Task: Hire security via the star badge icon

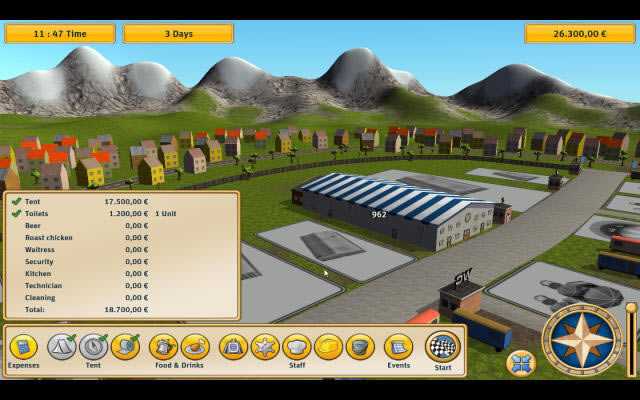Action: tap(265, 347)
